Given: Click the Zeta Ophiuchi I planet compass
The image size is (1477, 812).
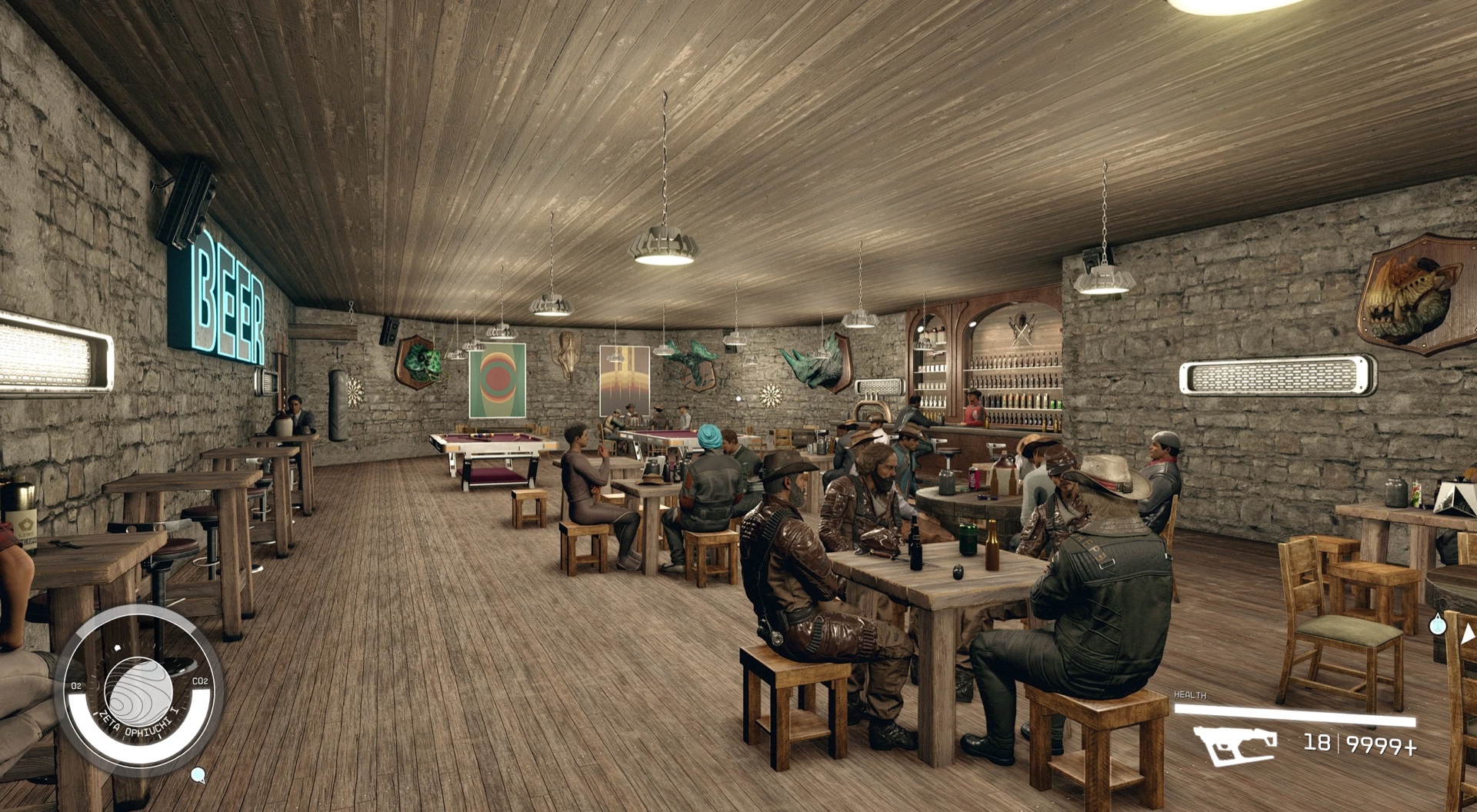Looking at the screenshot, I should click(138, 691).
